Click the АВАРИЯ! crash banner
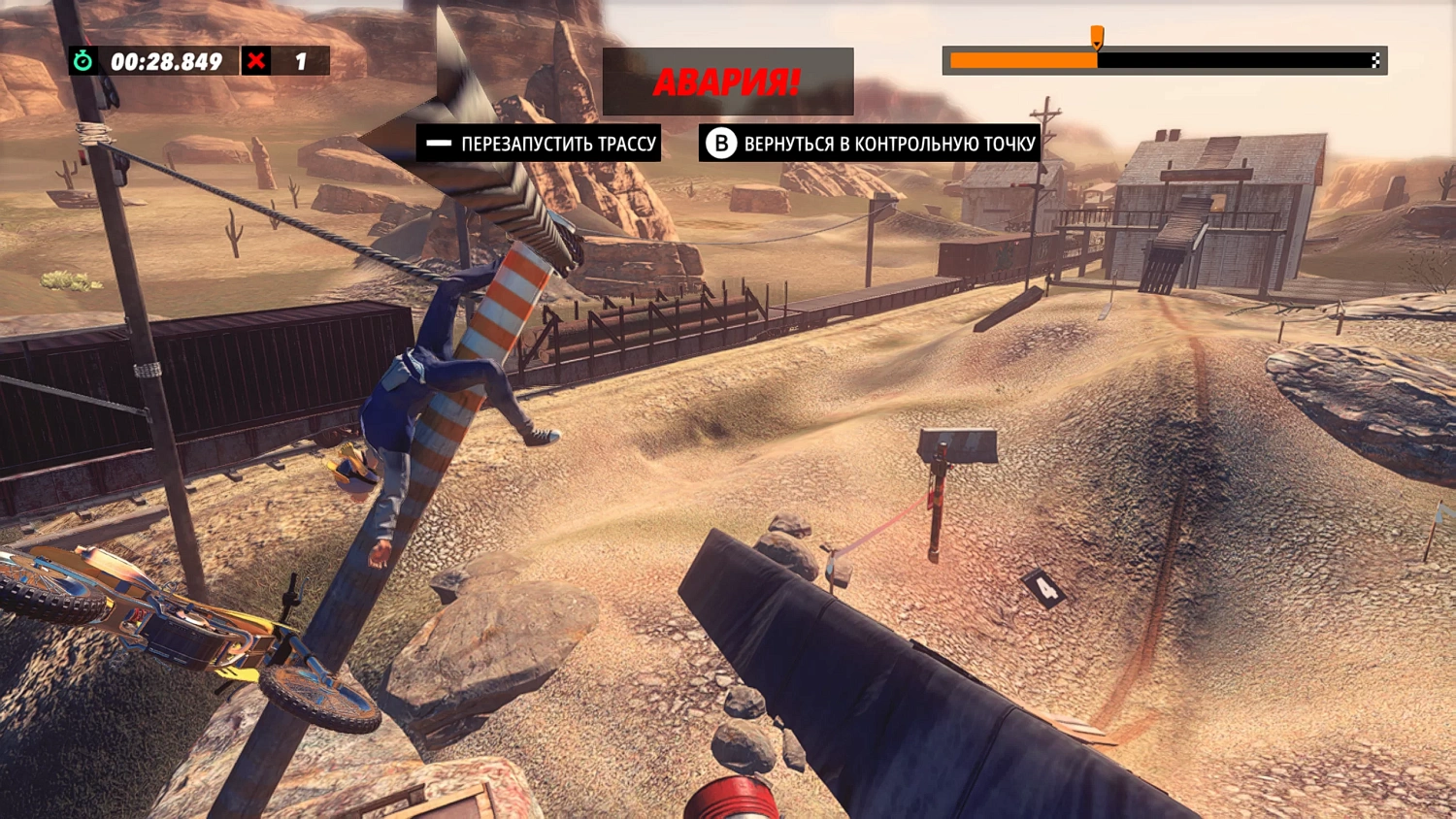Image resolution: width=1456 pixels, height=819 pixels. (728, 82)
